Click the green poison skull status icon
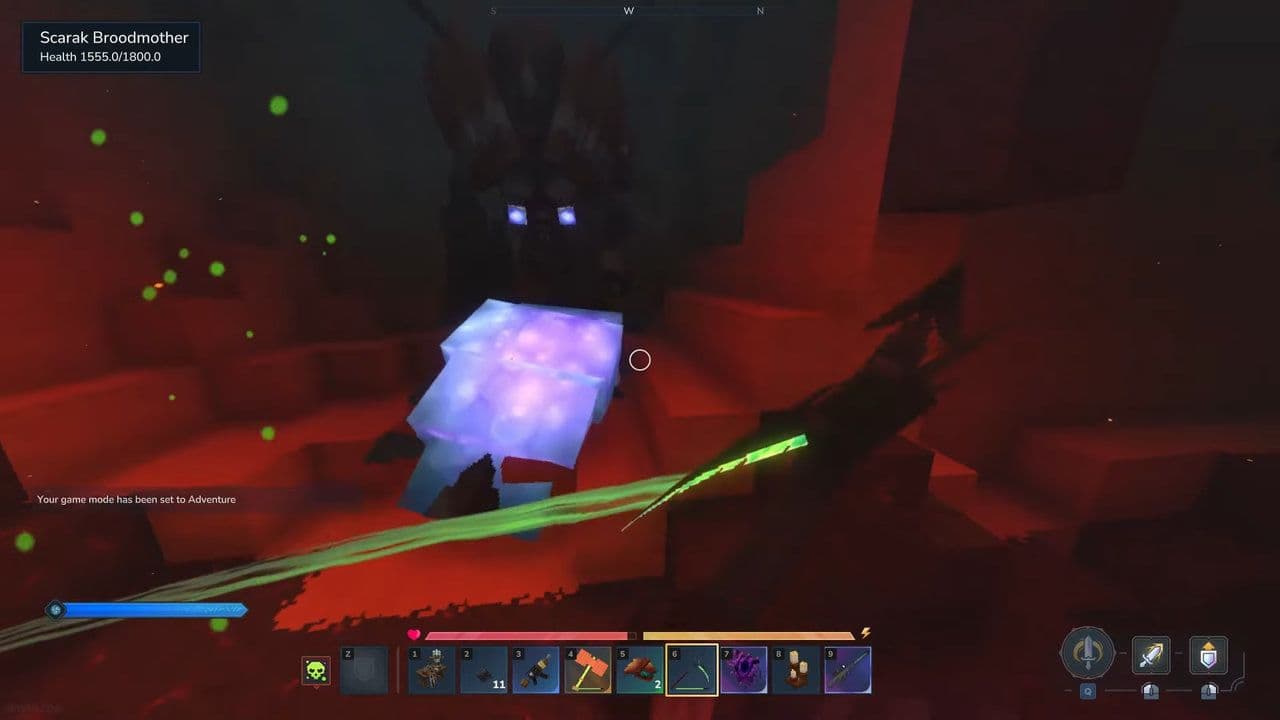 coord(316,670)
